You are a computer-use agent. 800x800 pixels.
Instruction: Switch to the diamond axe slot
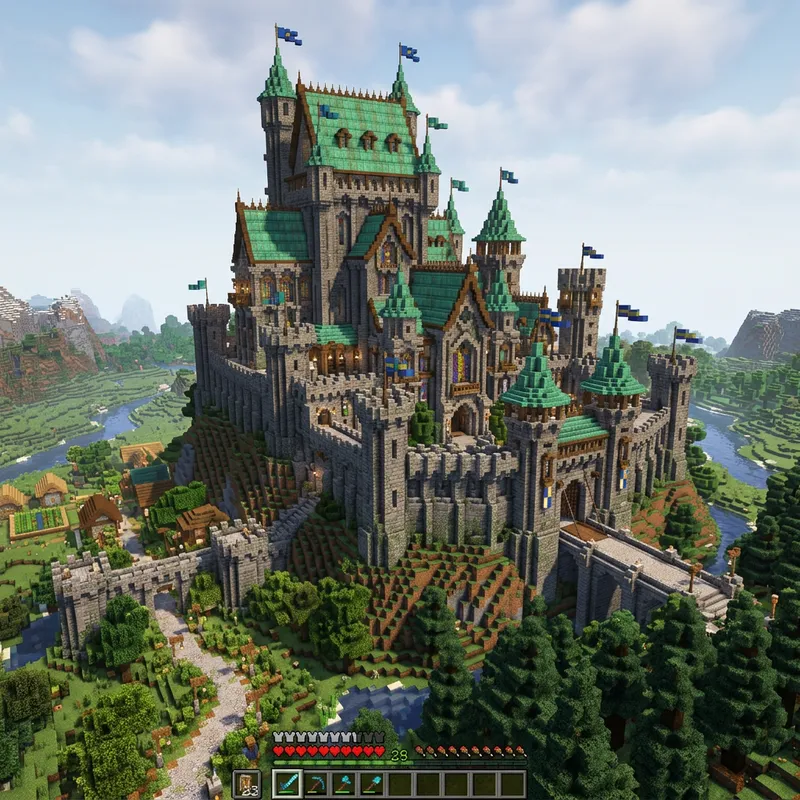tap(343, 783)
